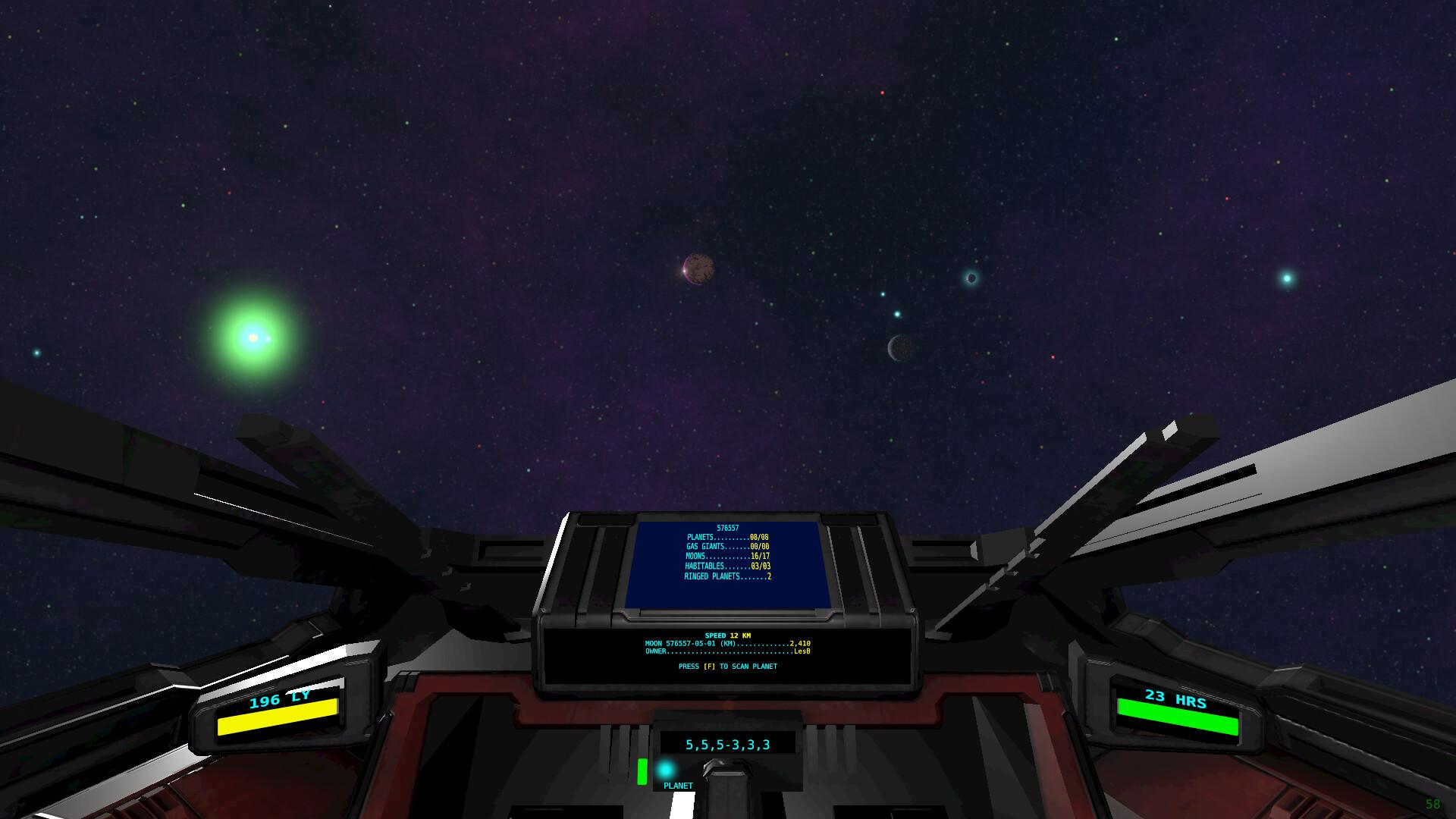Select the SPEED 12 KM display panel

(727, 635)
